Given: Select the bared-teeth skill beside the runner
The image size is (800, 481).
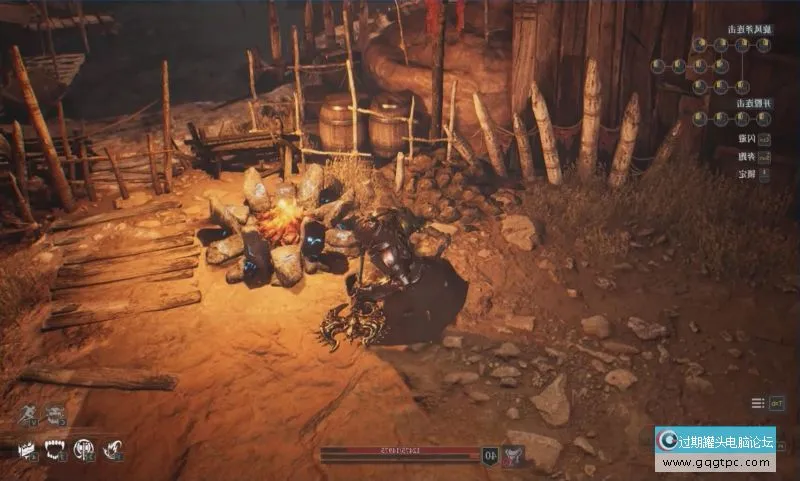Looking at the screenshot, I should coord(54,413).
